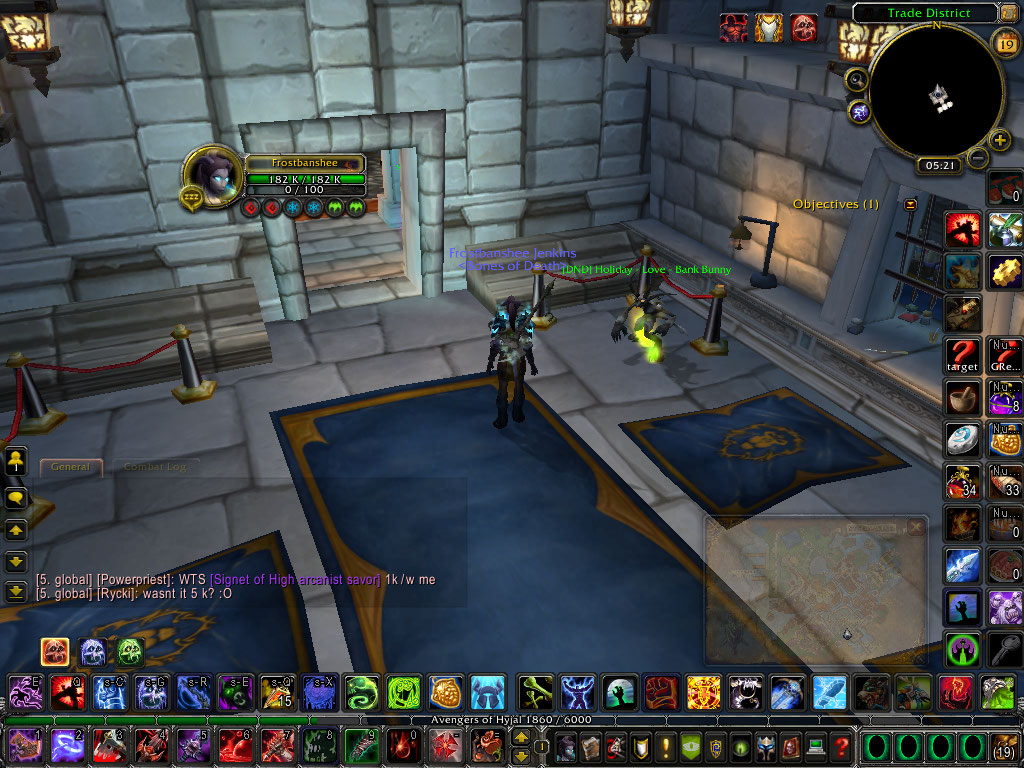
Task: Open the calendar button showing 19
Action: (1005, 43)
